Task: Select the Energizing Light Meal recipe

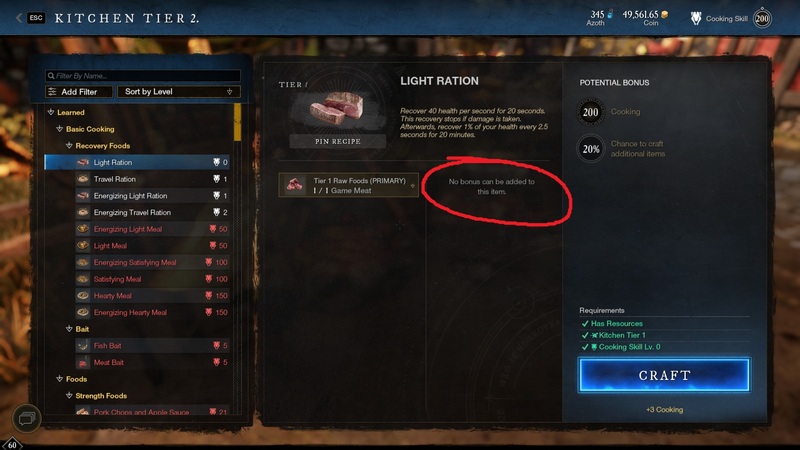Action: point(128,229)
